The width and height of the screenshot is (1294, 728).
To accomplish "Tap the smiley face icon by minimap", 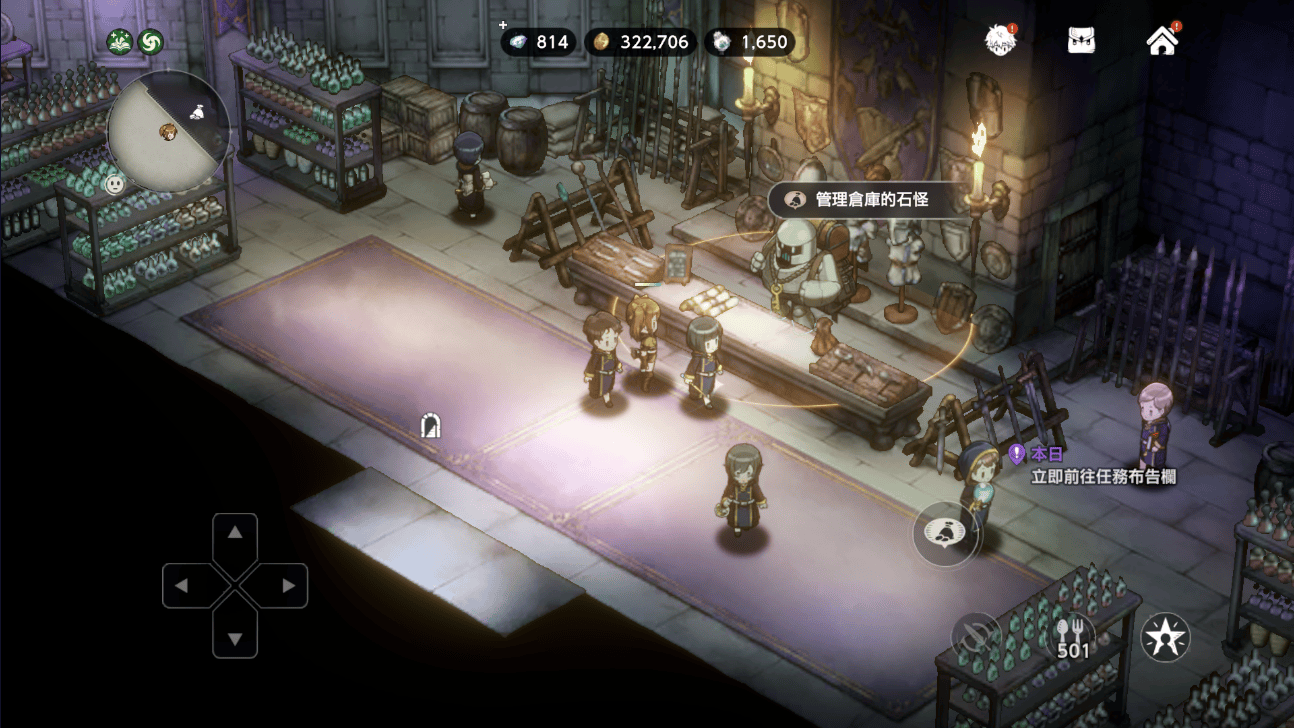I will point(116,185).
